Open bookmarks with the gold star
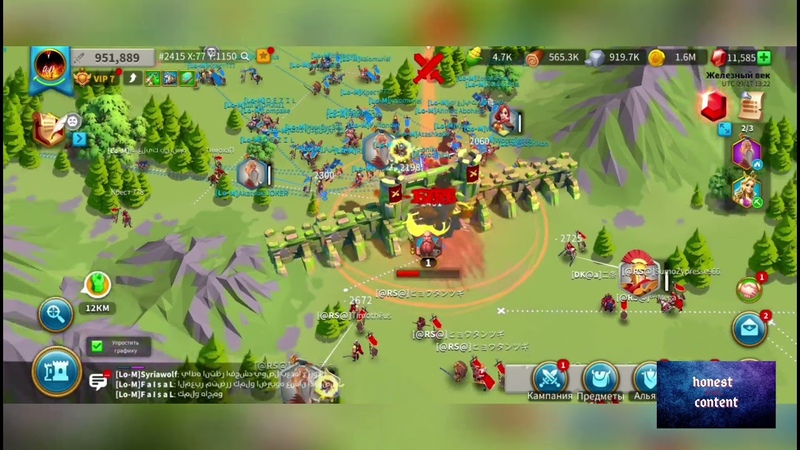The image size is (800, 450). point(263,56)
